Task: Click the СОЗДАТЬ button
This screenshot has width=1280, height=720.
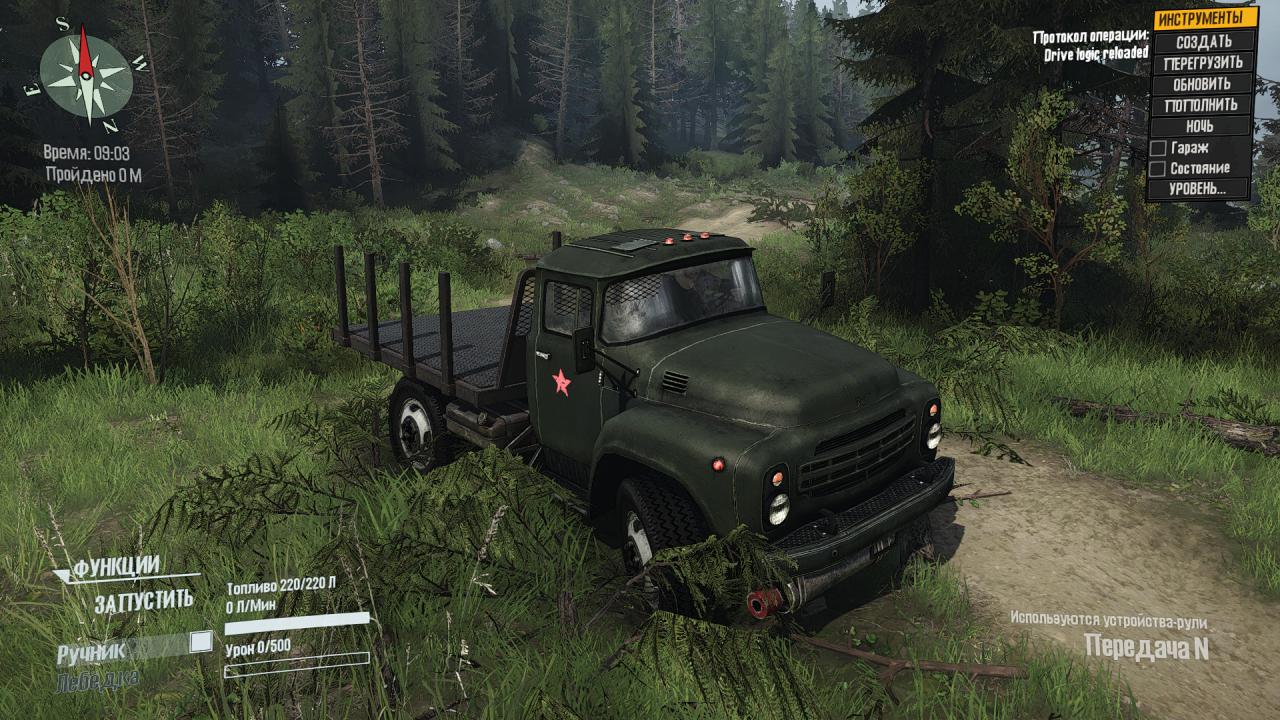Action: click(x=1203, y=42)
